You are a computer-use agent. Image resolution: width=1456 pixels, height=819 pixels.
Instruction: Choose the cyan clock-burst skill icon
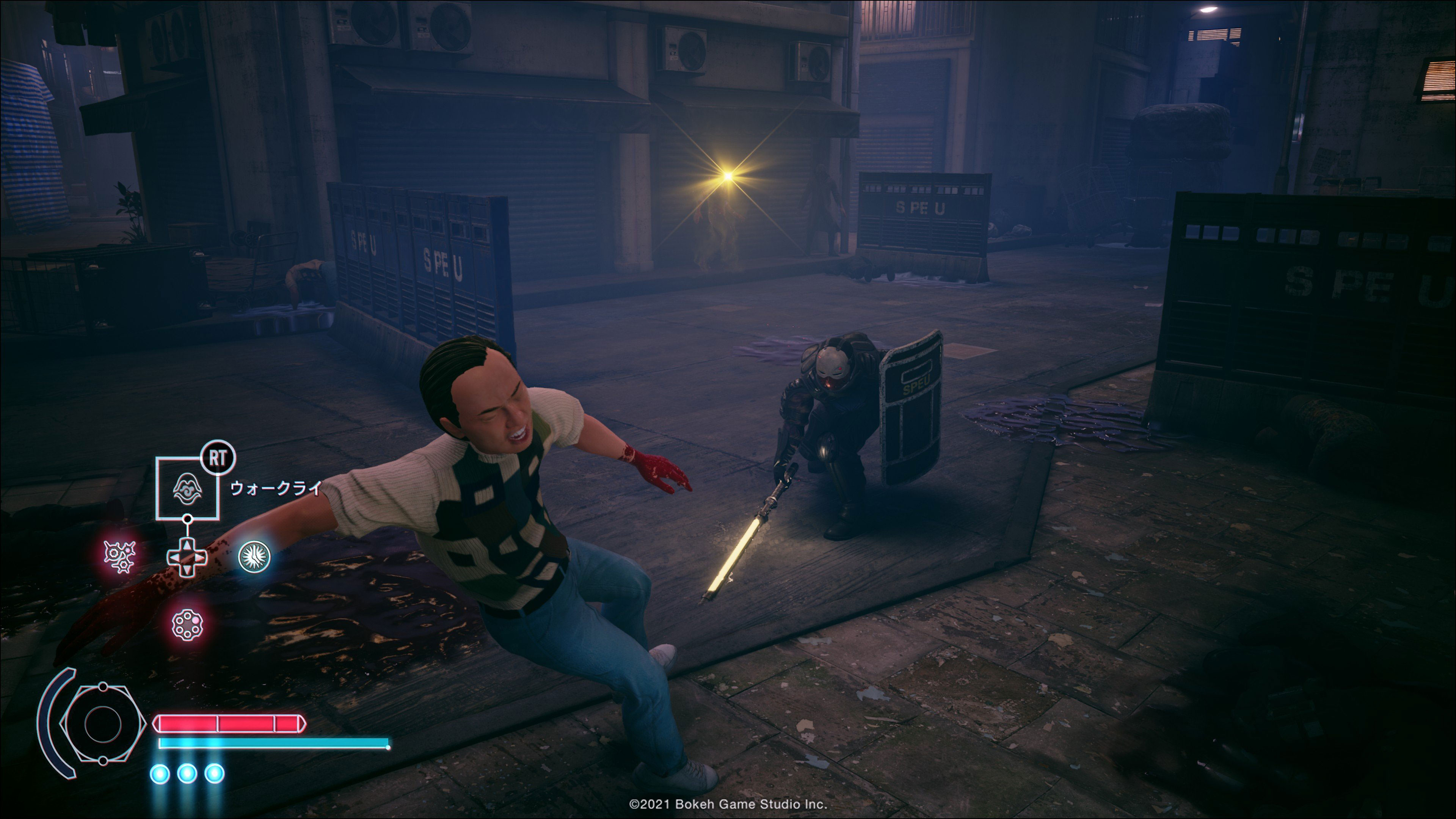pos(254,556)
